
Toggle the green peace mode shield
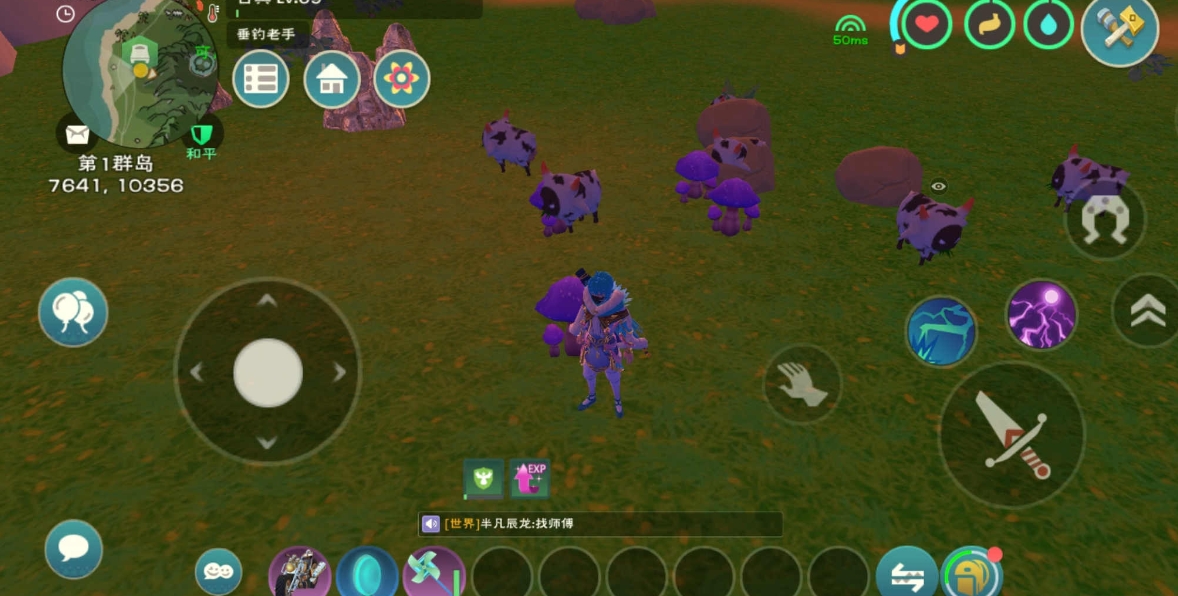pyautogui.click(x=203, y=134)
